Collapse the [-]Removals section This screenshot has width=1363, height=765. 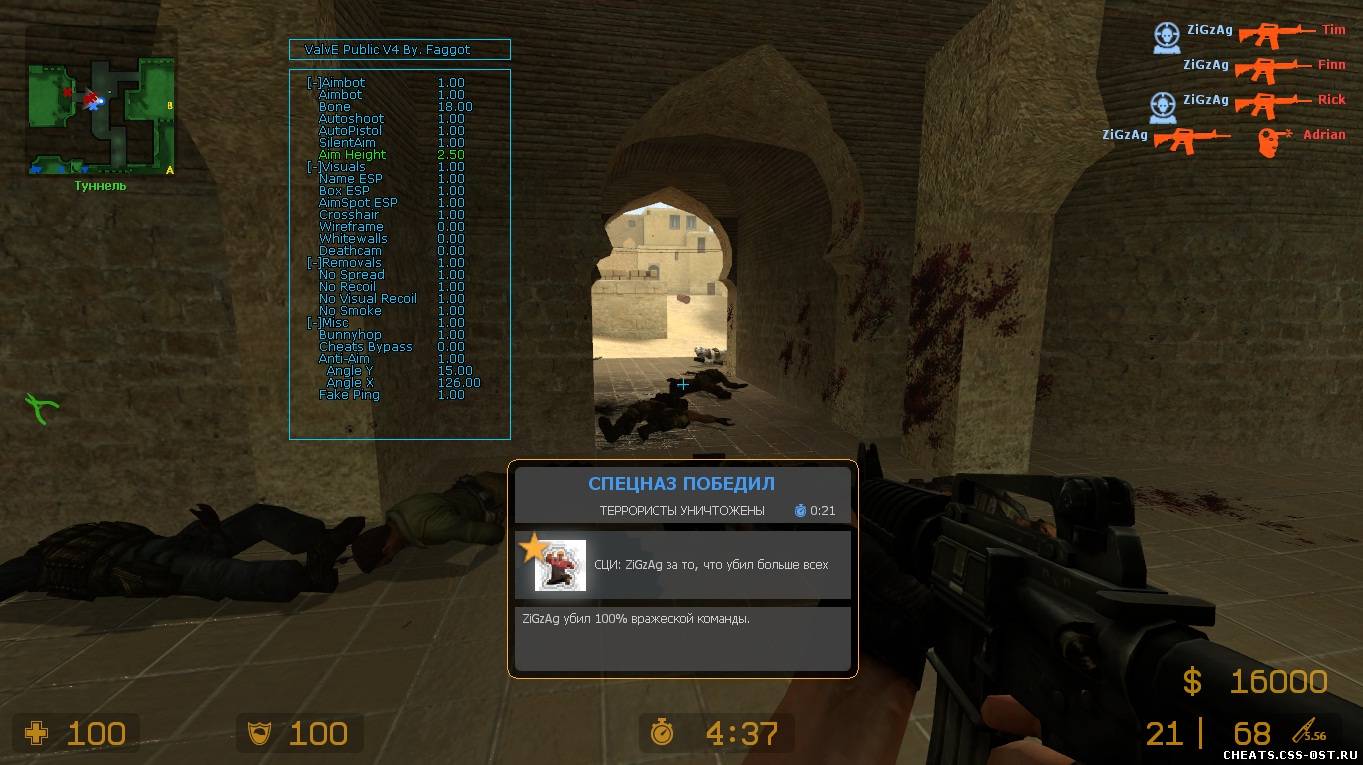344,263
